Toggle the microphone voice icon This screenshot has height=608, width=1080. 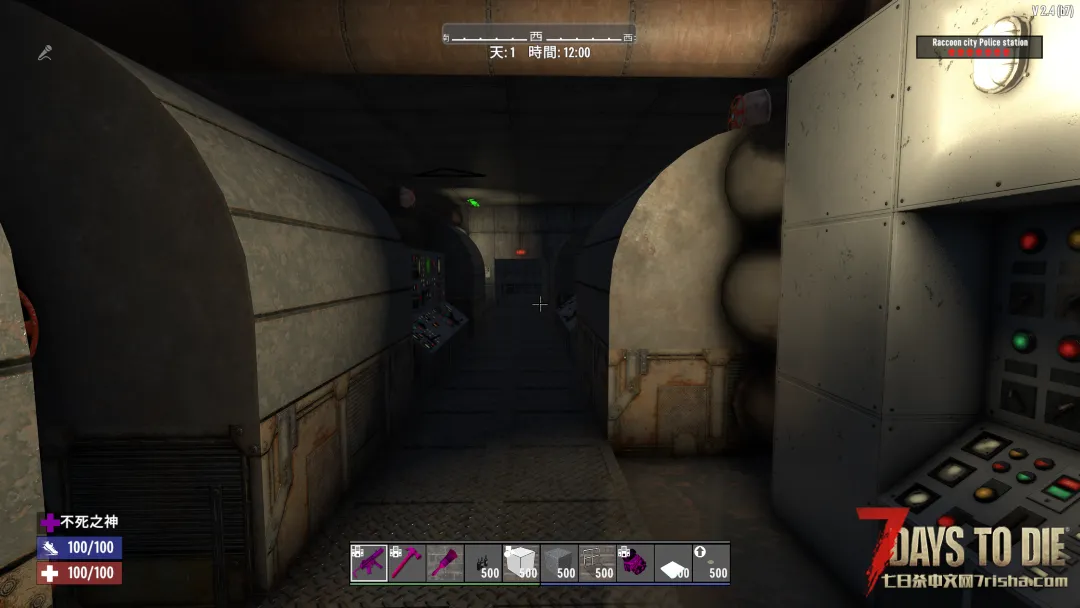click(x=45, y=52)
